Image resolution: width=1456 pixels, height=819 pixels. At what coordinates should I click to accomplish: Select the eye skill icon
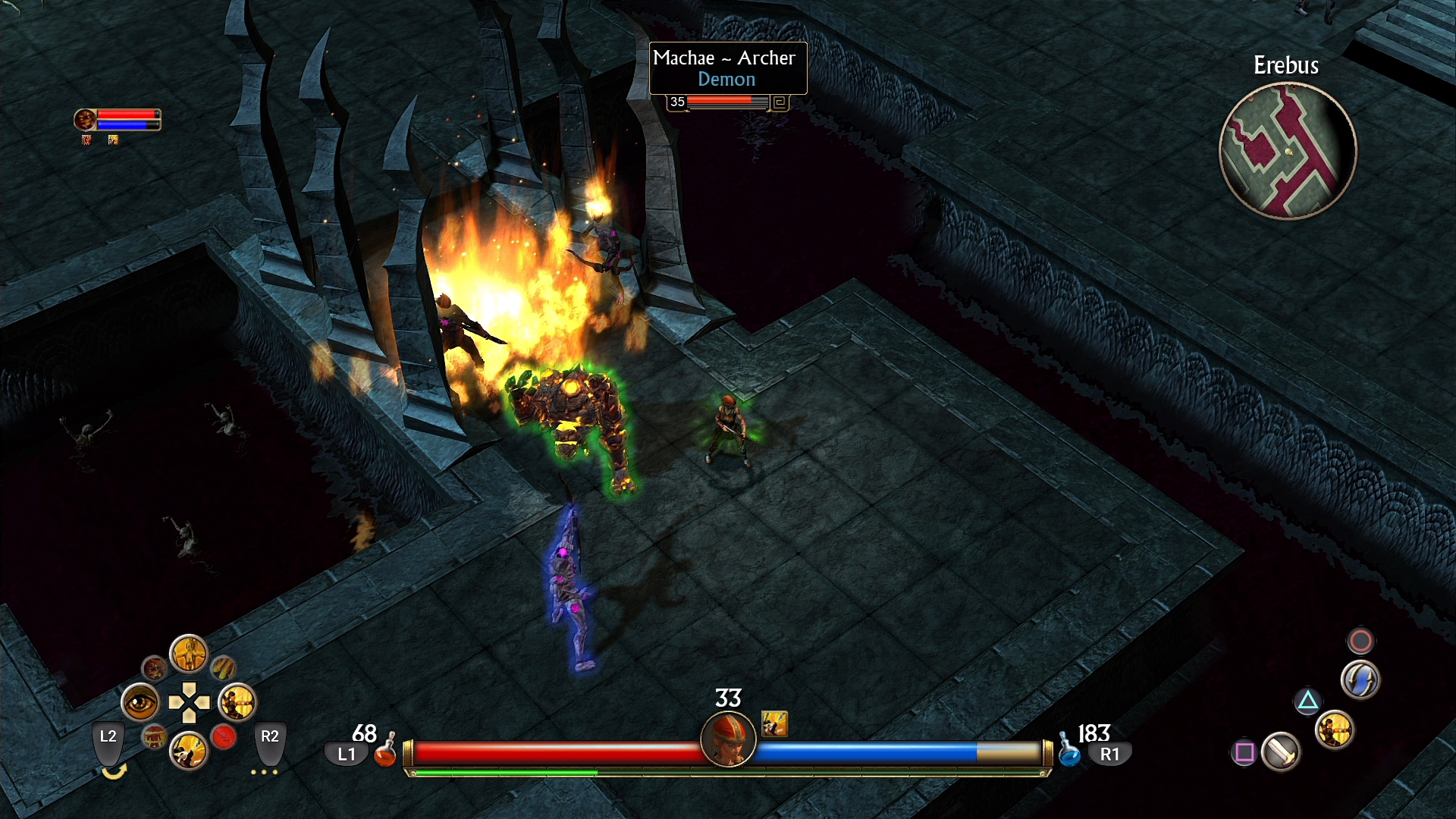(x=140, y=703)
